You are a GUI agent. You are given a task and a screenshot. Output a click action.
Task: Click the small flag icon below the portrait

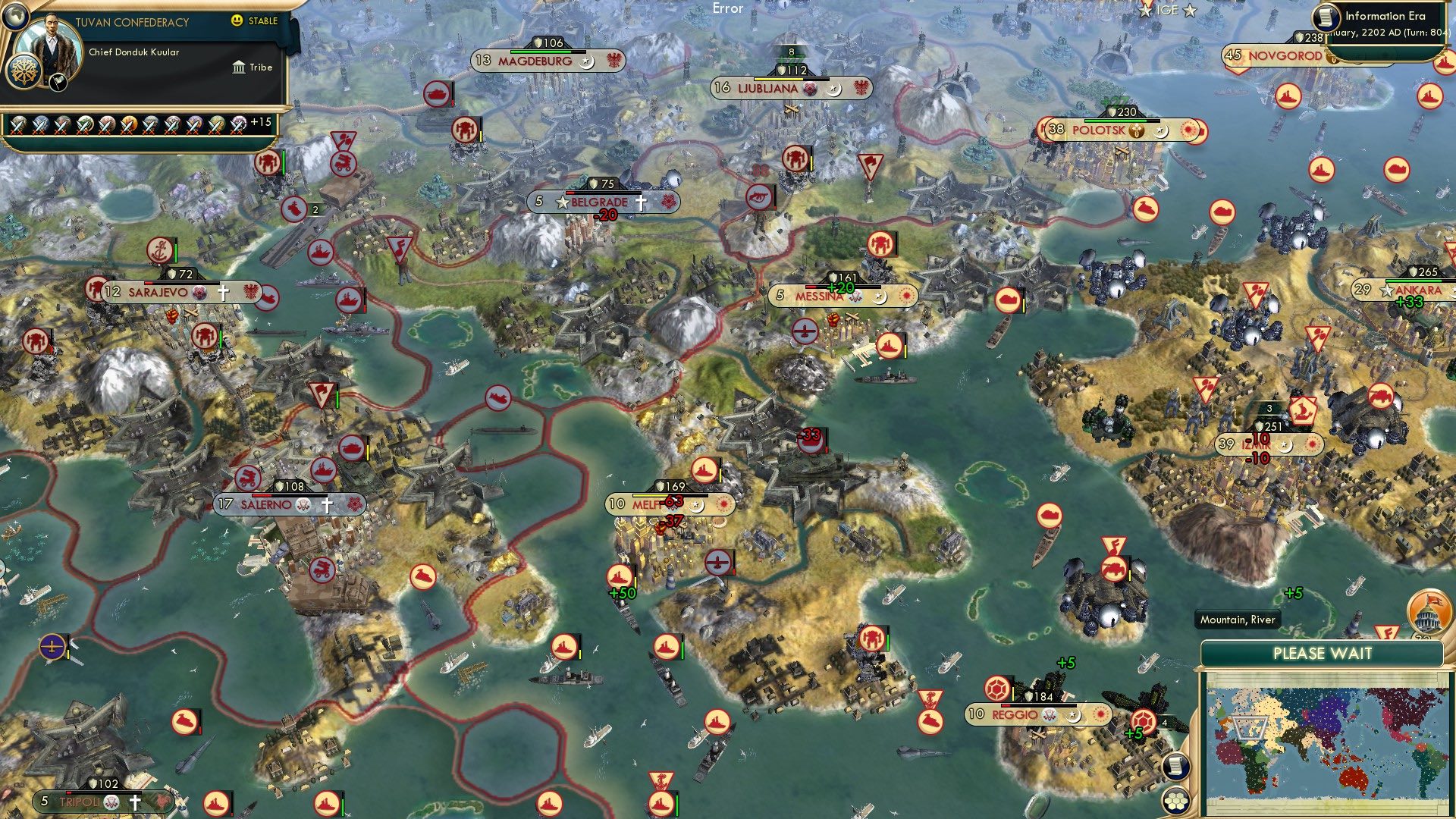pos(58,83)
